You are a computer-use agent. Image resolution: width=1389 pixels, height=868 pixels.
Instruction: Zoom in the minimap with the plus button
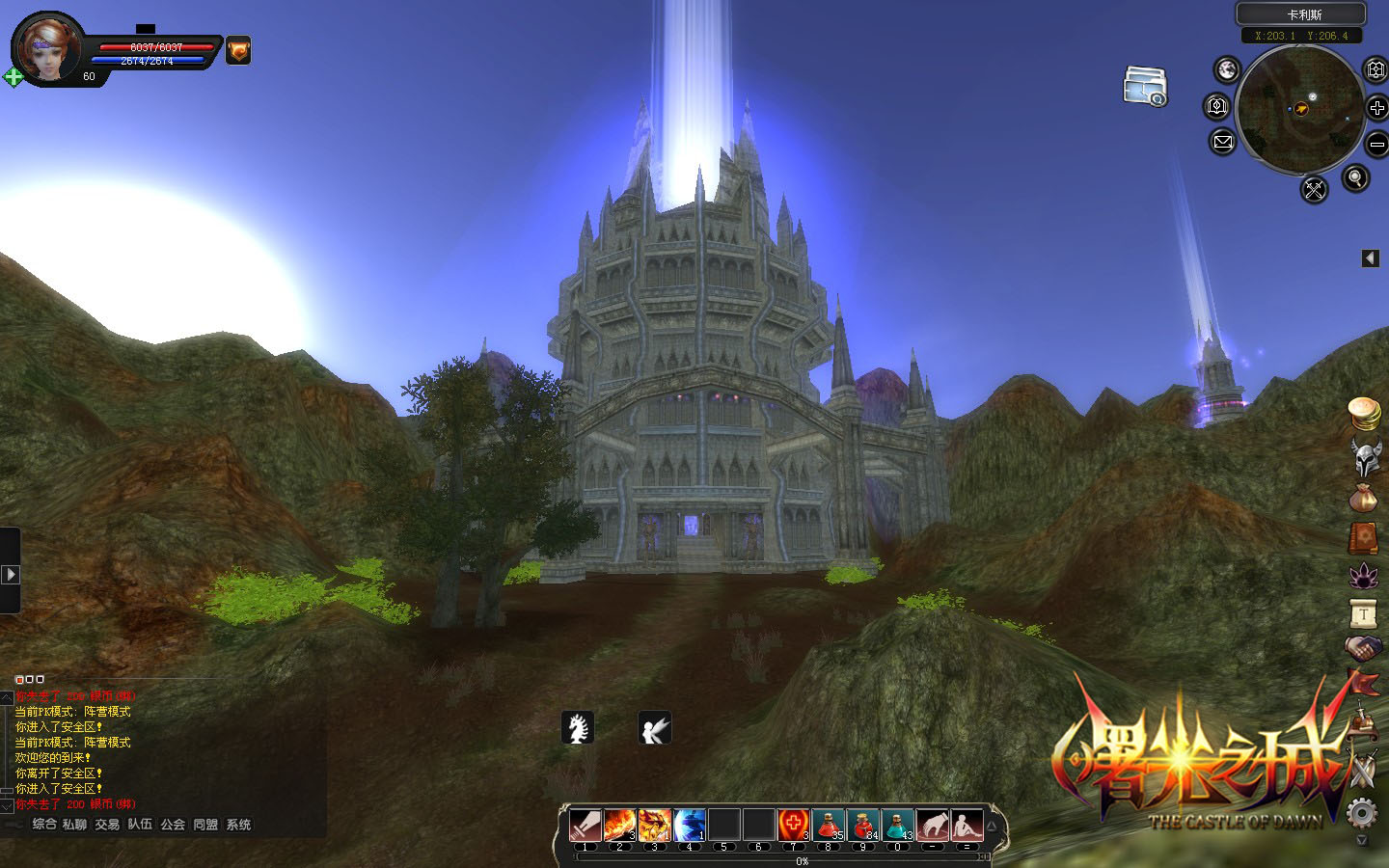tap(1376, 108)
